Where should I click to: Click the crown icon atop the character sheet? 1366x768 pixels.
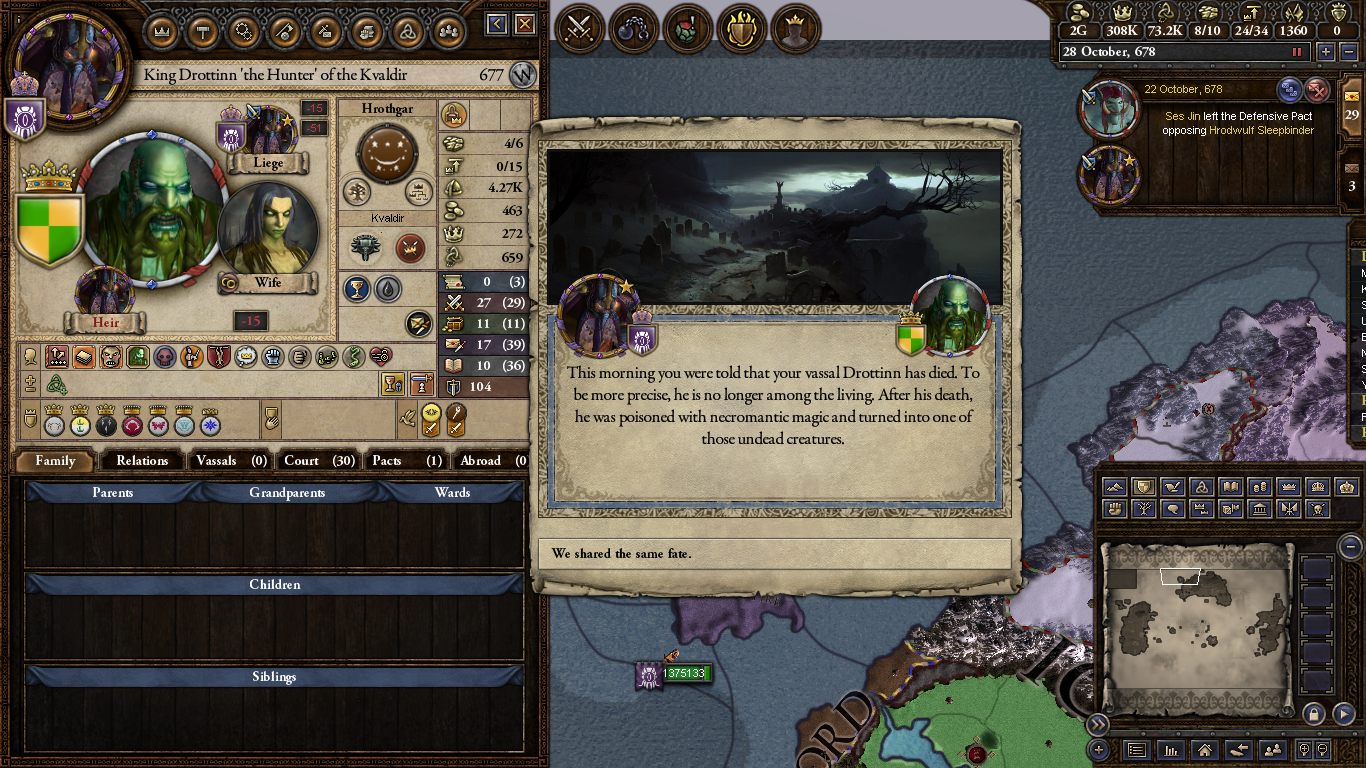tap(161, 32)
